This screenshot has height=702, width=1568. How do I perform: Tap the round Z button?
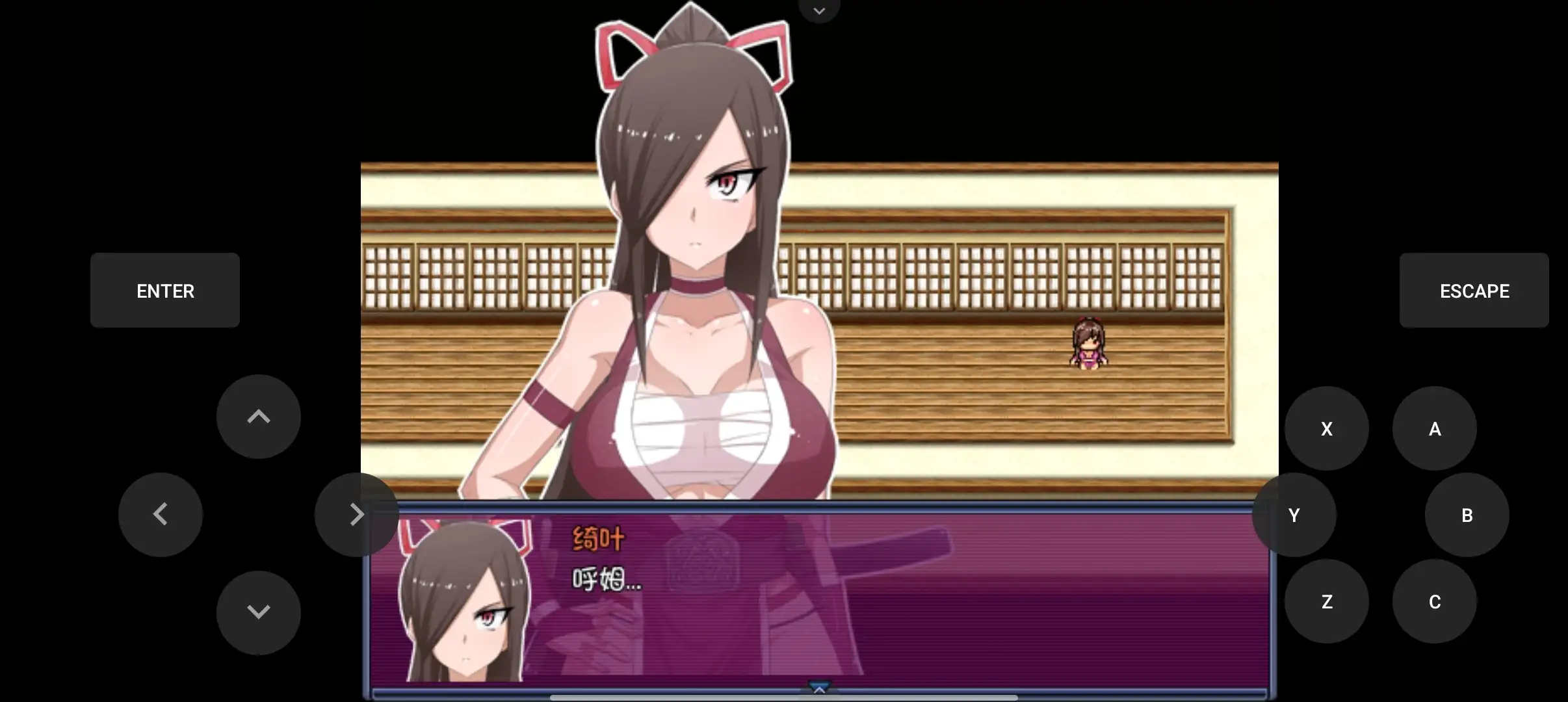[x=1326, y=601]
